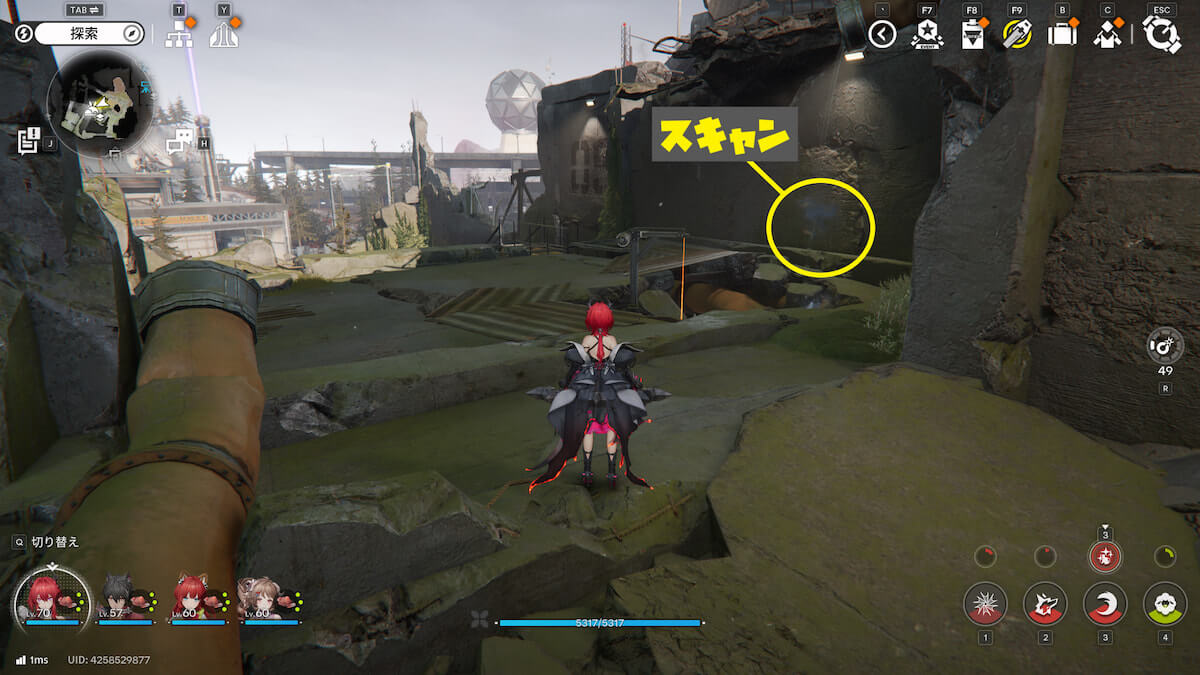Toggle the 探索 exploration mode switch
This screenshot has height=675, width=1200.
coord(90,33)
